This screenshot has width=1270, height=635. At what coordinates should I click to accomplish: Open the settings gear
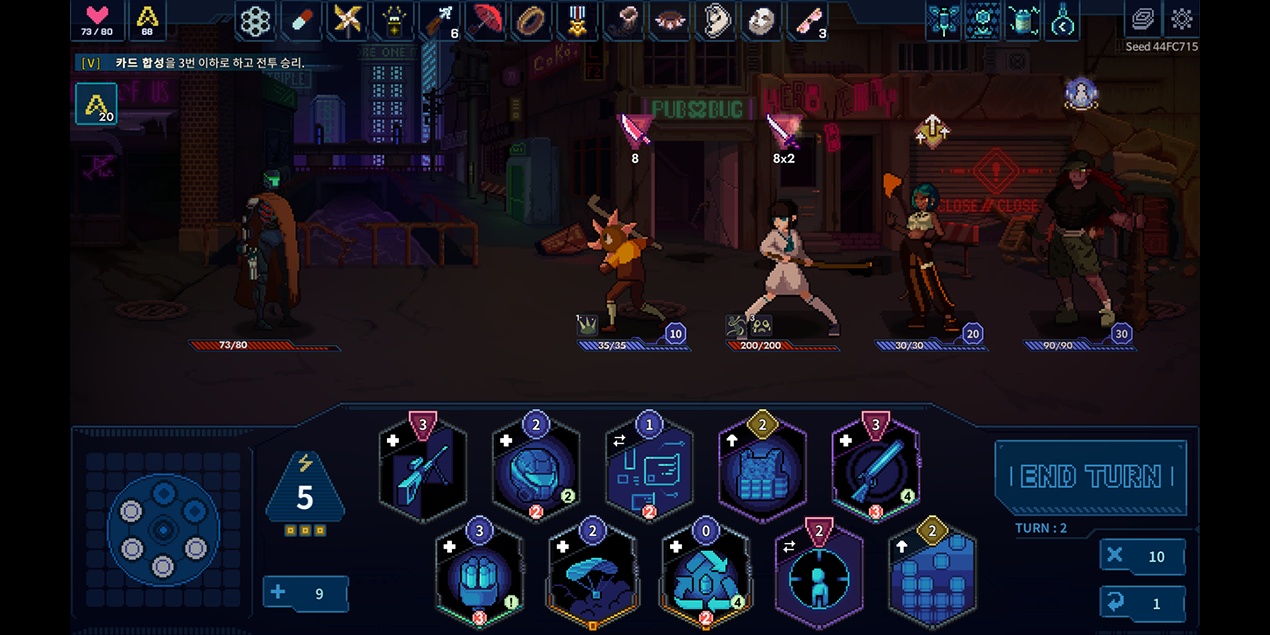pos(1182,19)
